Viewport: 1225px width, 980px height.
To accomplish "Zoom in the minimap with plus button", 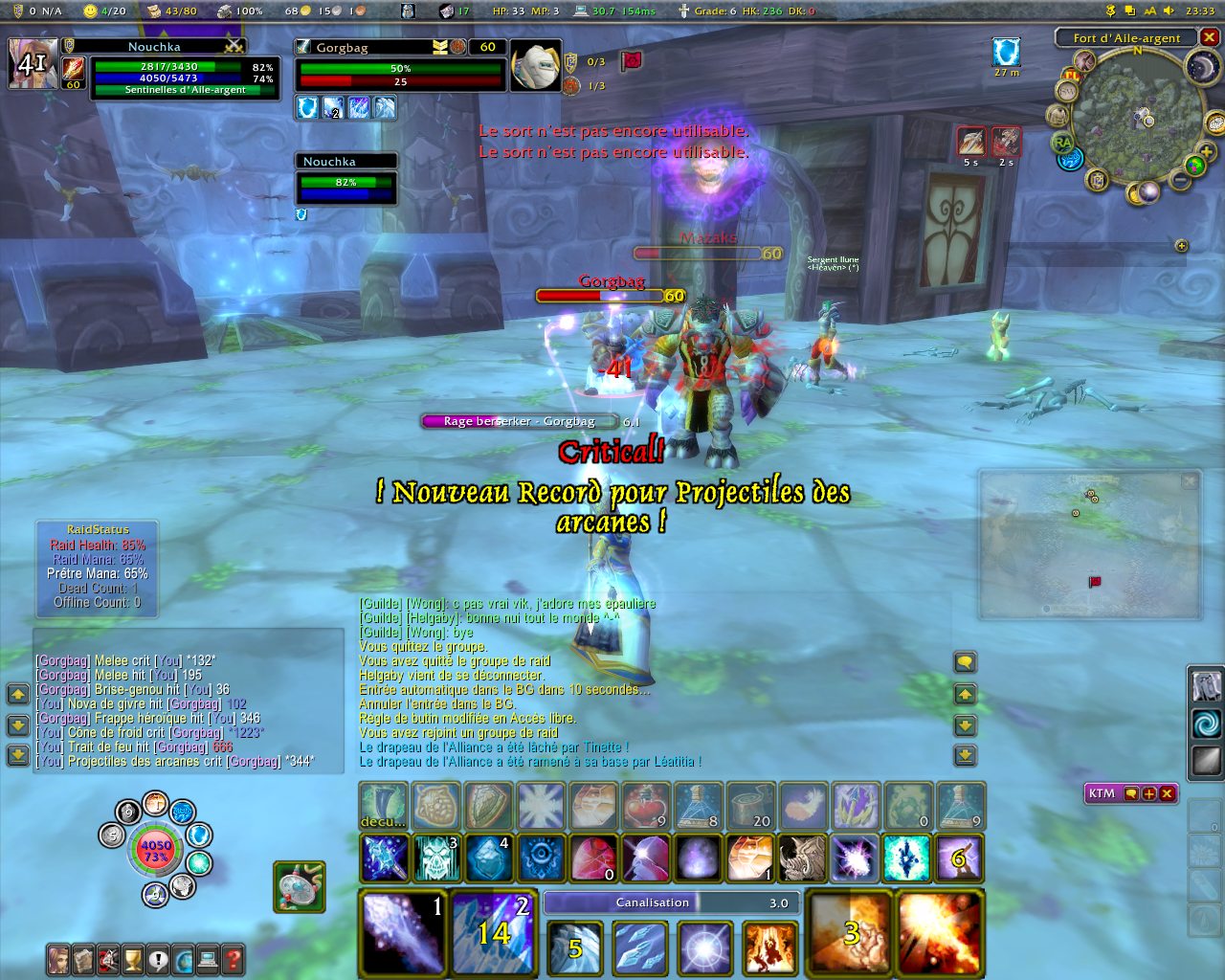I will coord(1206,152).
